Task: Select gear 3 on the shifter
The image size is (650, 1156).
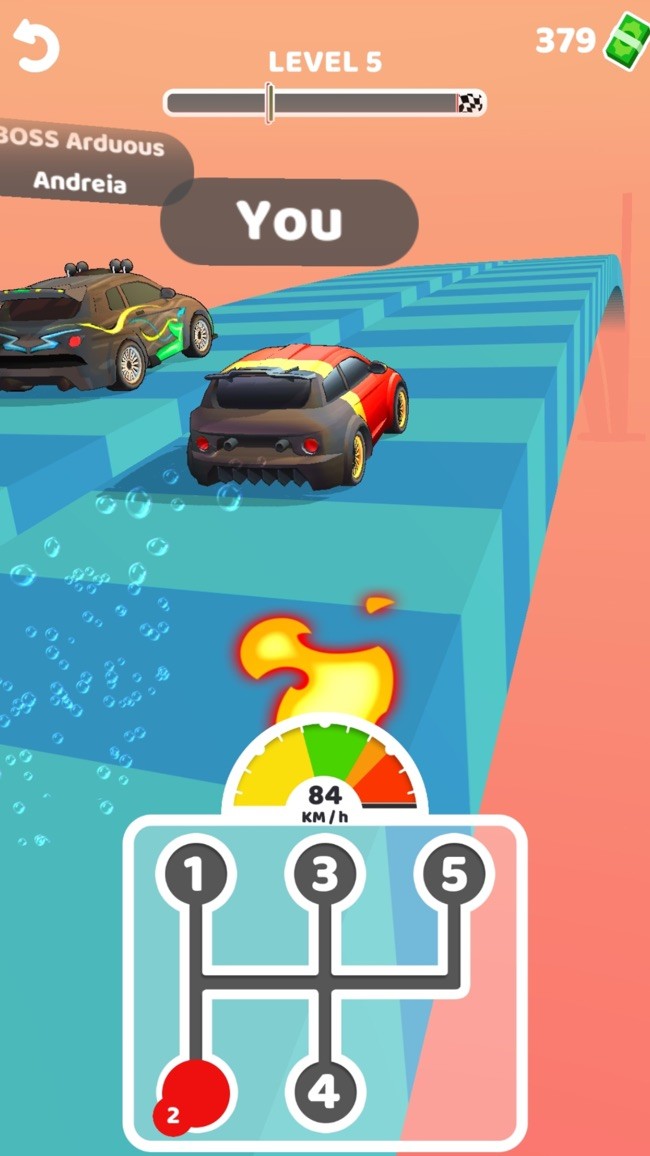Action: pyautogui.click(x=323, y=873)
